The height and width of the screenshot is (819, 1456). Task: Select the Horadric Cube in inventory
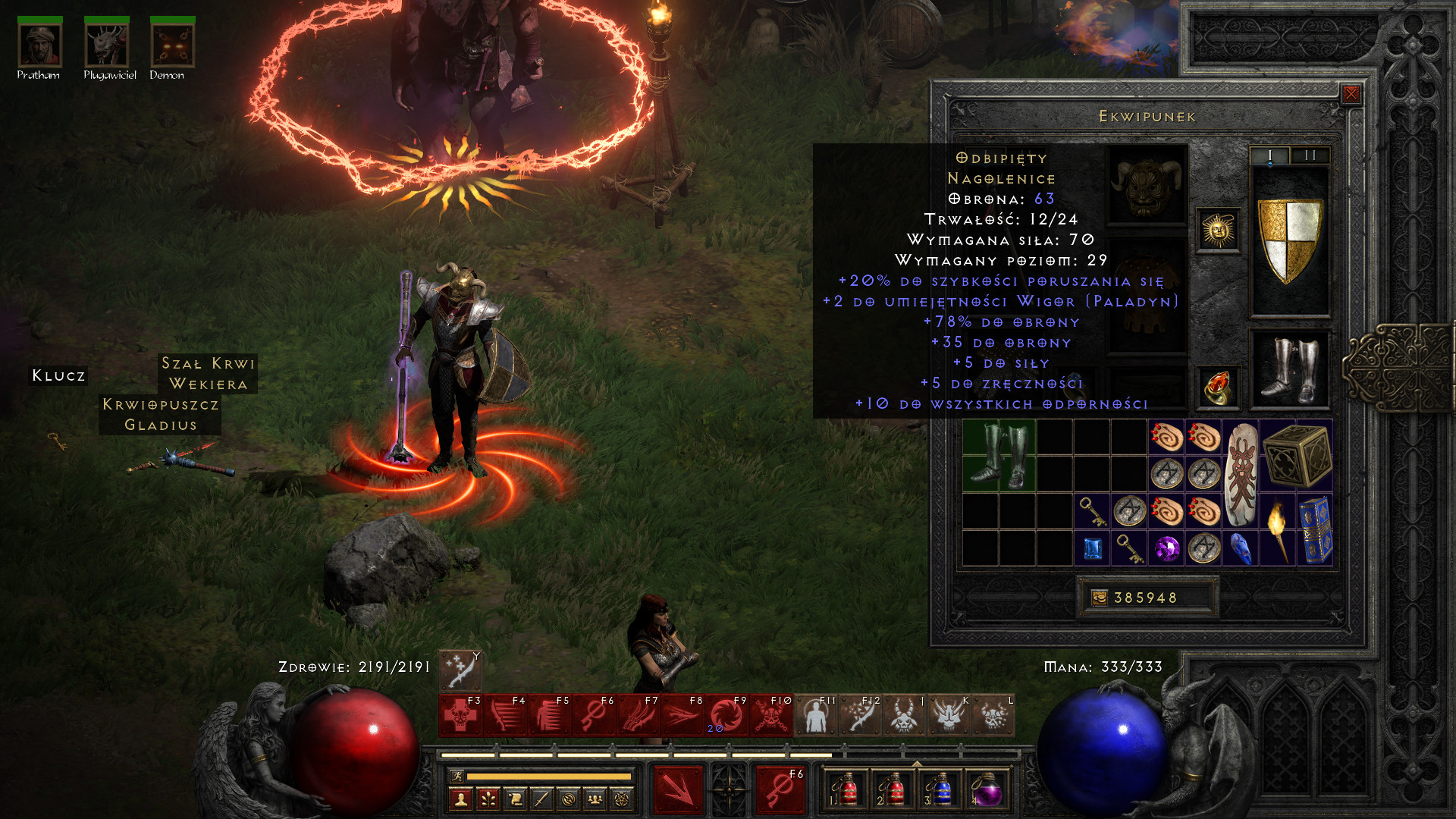(1296, 456)
